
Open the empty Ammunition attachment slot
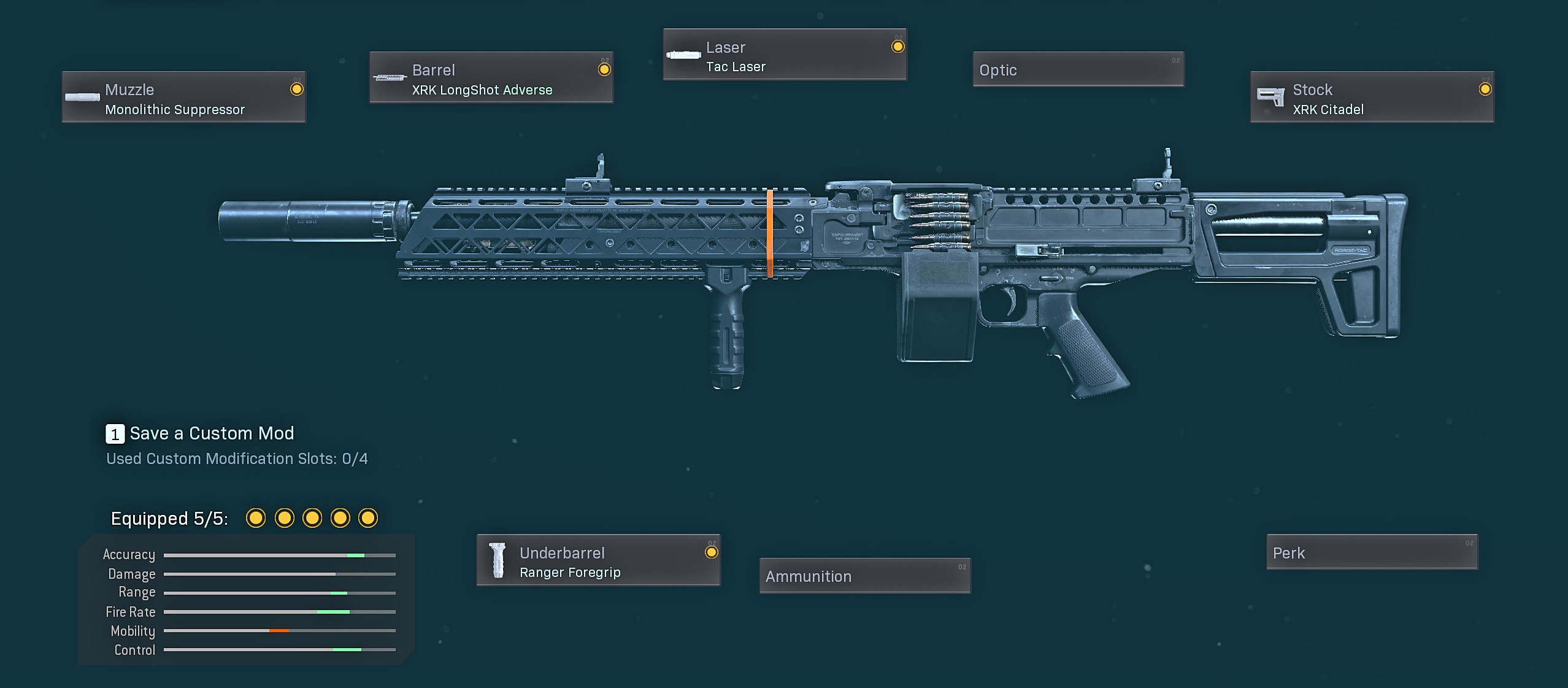pyautogui.click(x=864, y=576)
